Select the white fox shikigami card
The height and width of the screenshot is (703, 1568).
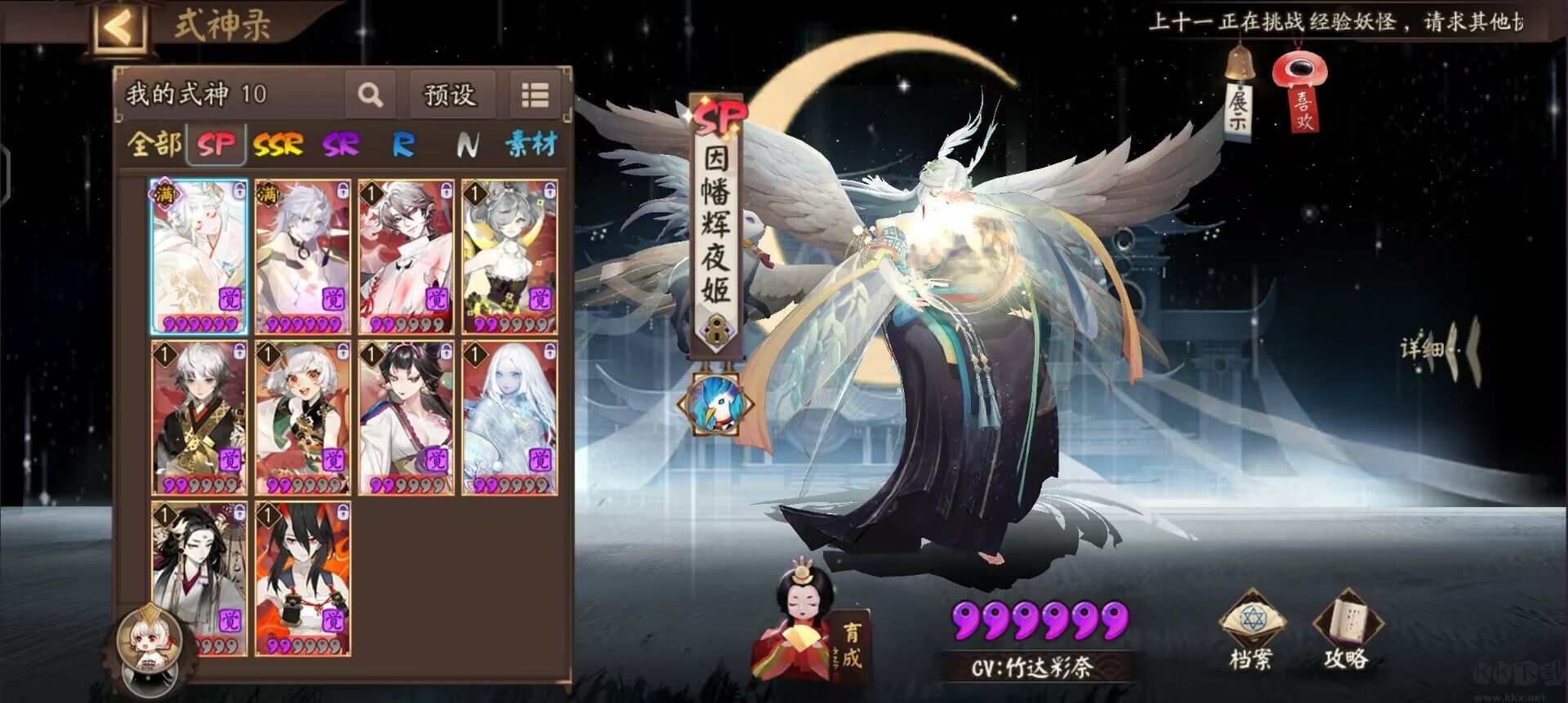199,256
